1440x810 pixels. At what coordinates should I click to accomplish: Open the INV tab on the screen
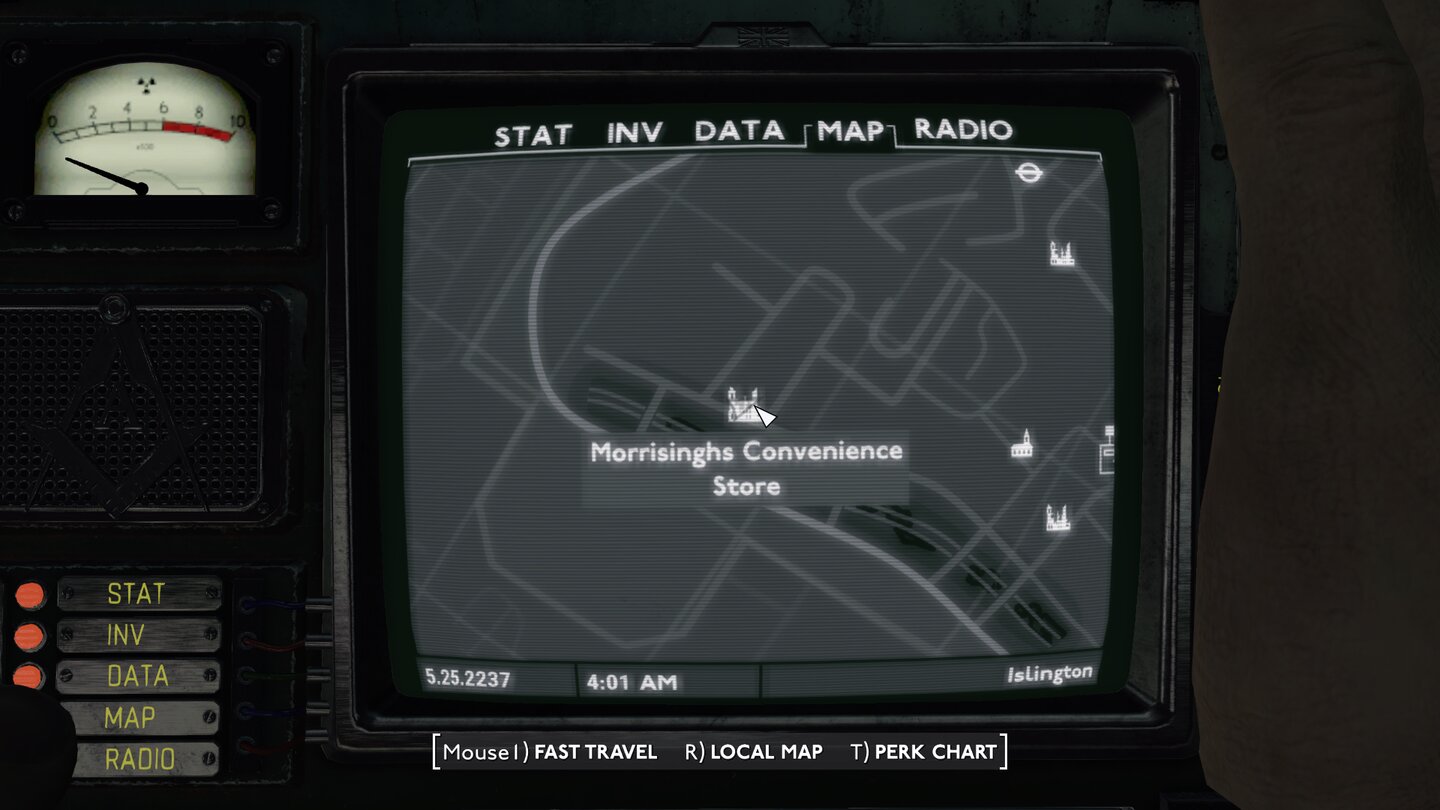coord(637,131)
